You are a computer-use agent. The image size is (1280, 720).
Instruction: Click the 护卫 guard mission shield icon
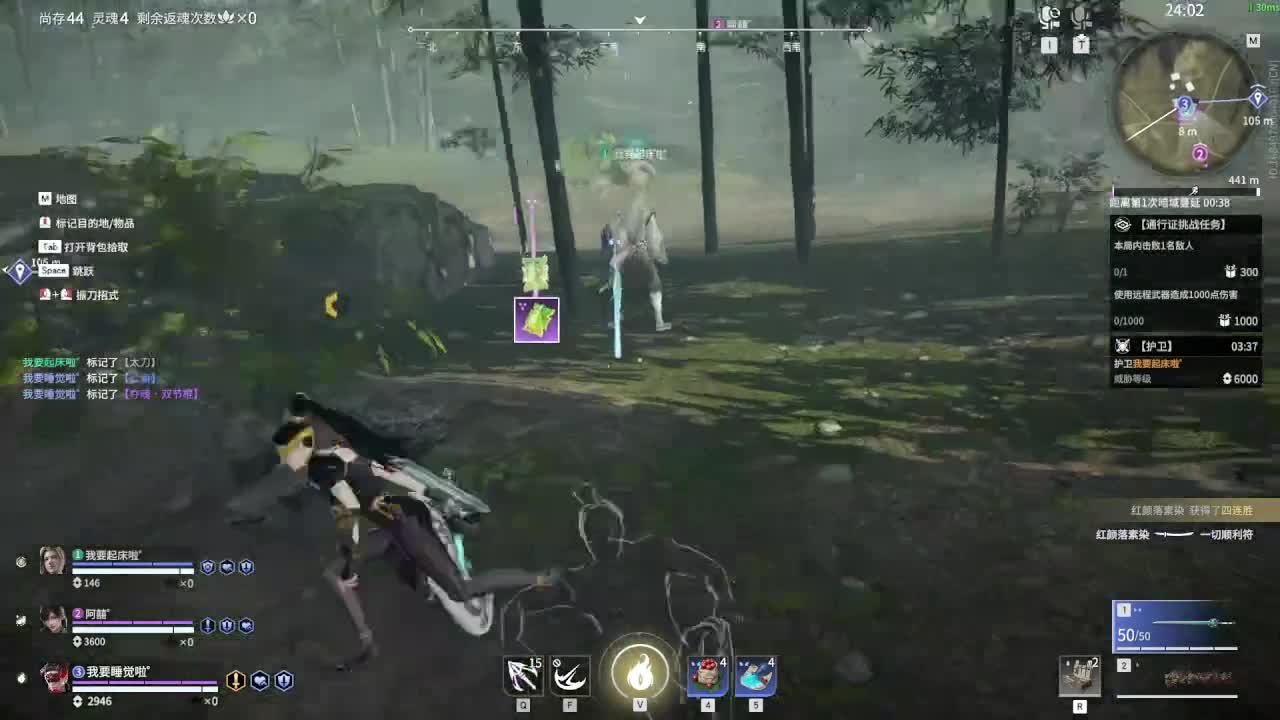pyautogui.click(x=1126, y=345)
